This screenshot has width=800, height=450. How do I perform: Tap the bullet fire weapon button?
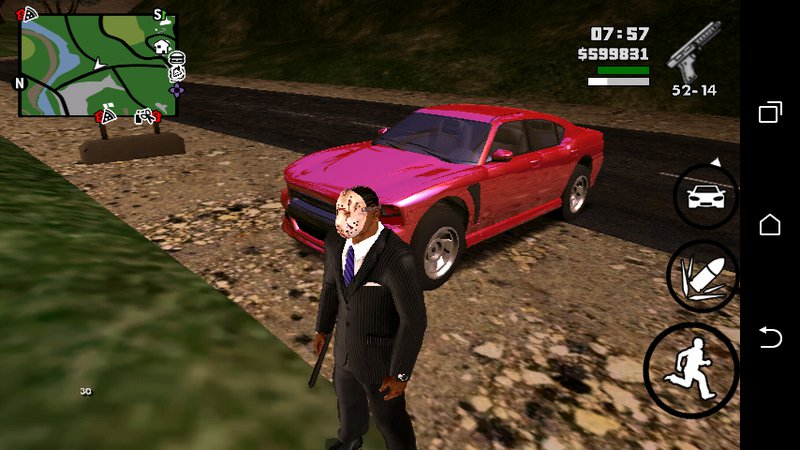coord(702,277)
